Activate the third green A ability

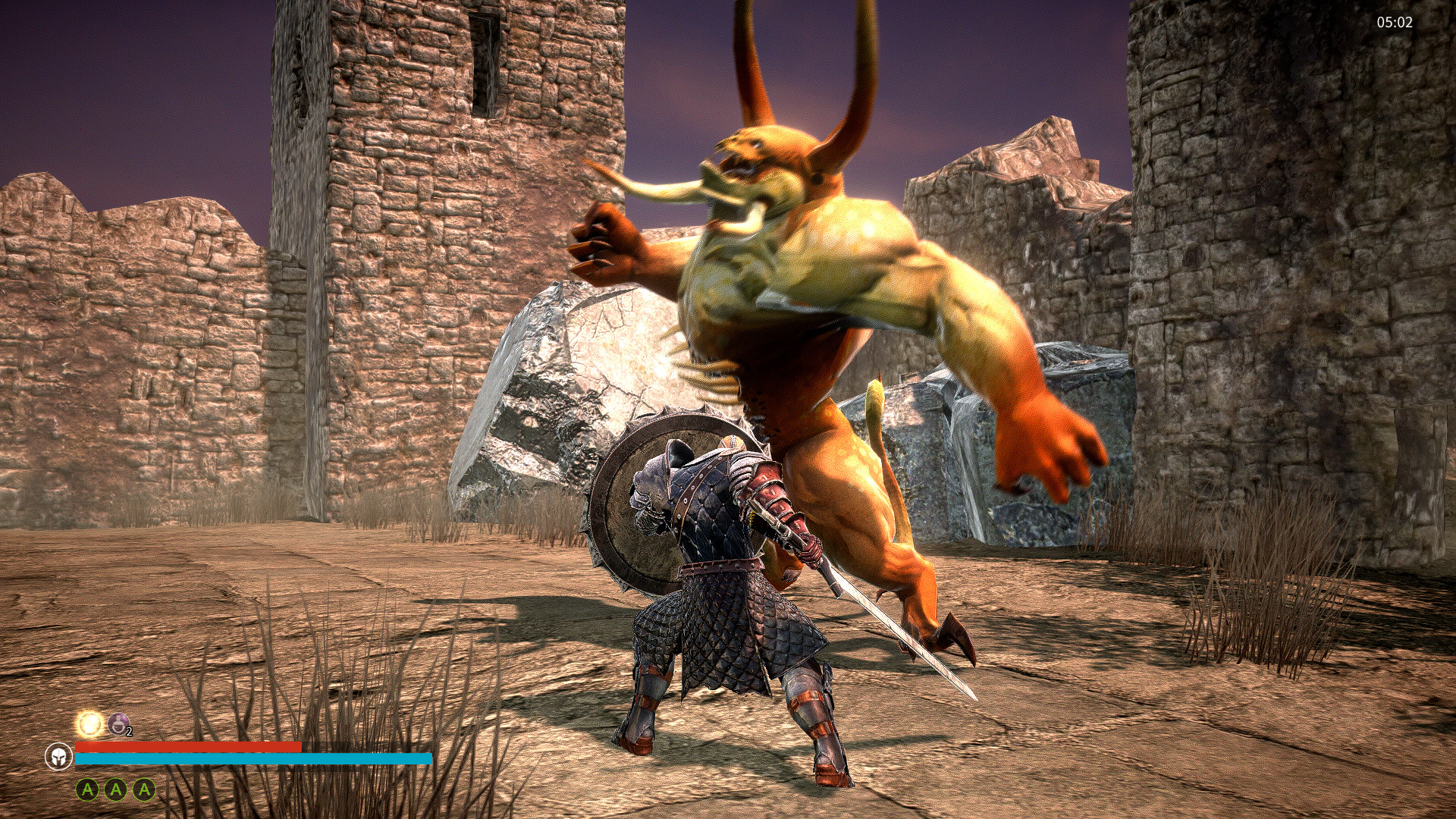pos(144,789)
